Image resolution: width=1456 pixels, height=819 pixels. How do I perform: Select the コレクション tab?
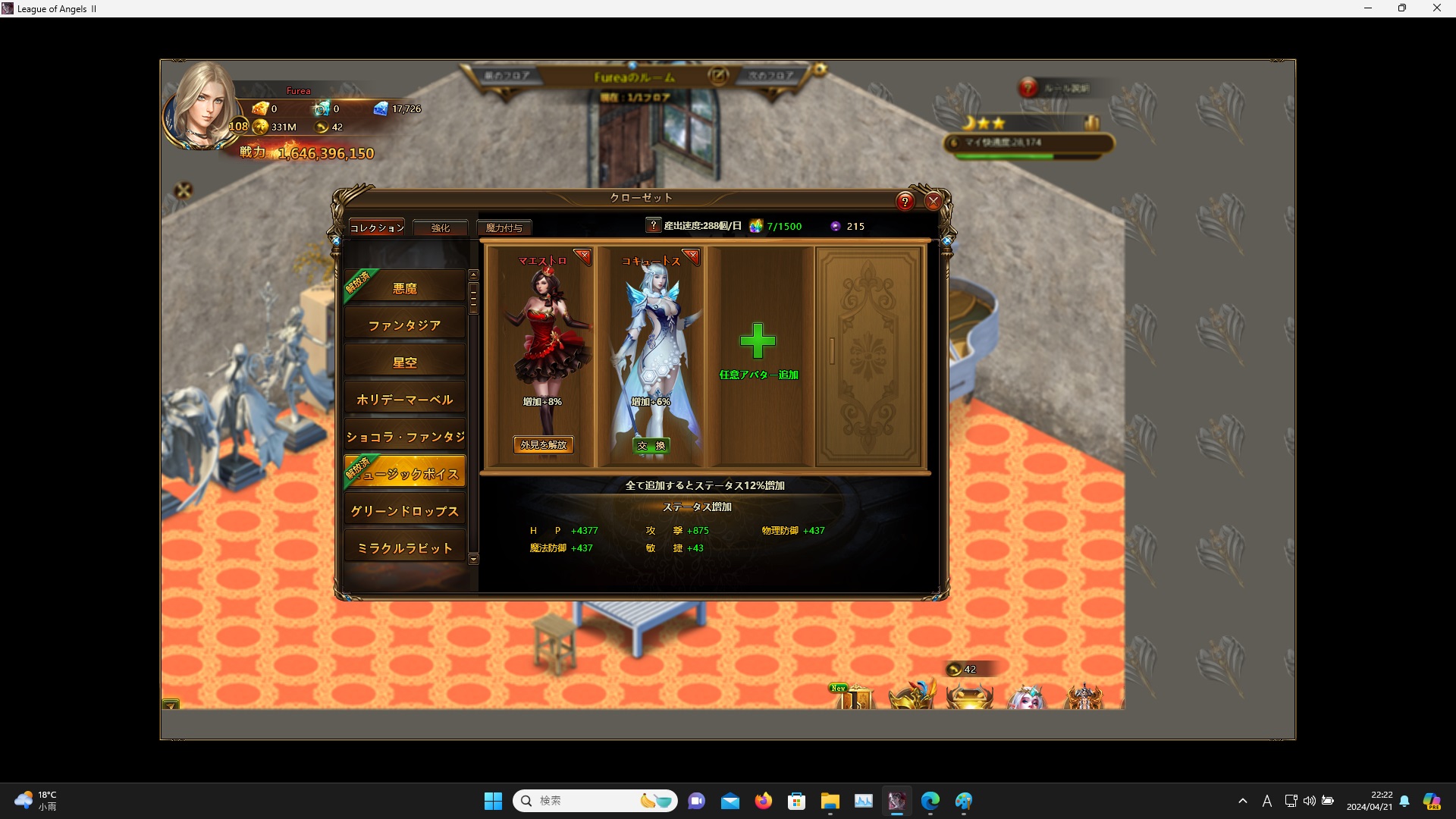tap(377, 227)
